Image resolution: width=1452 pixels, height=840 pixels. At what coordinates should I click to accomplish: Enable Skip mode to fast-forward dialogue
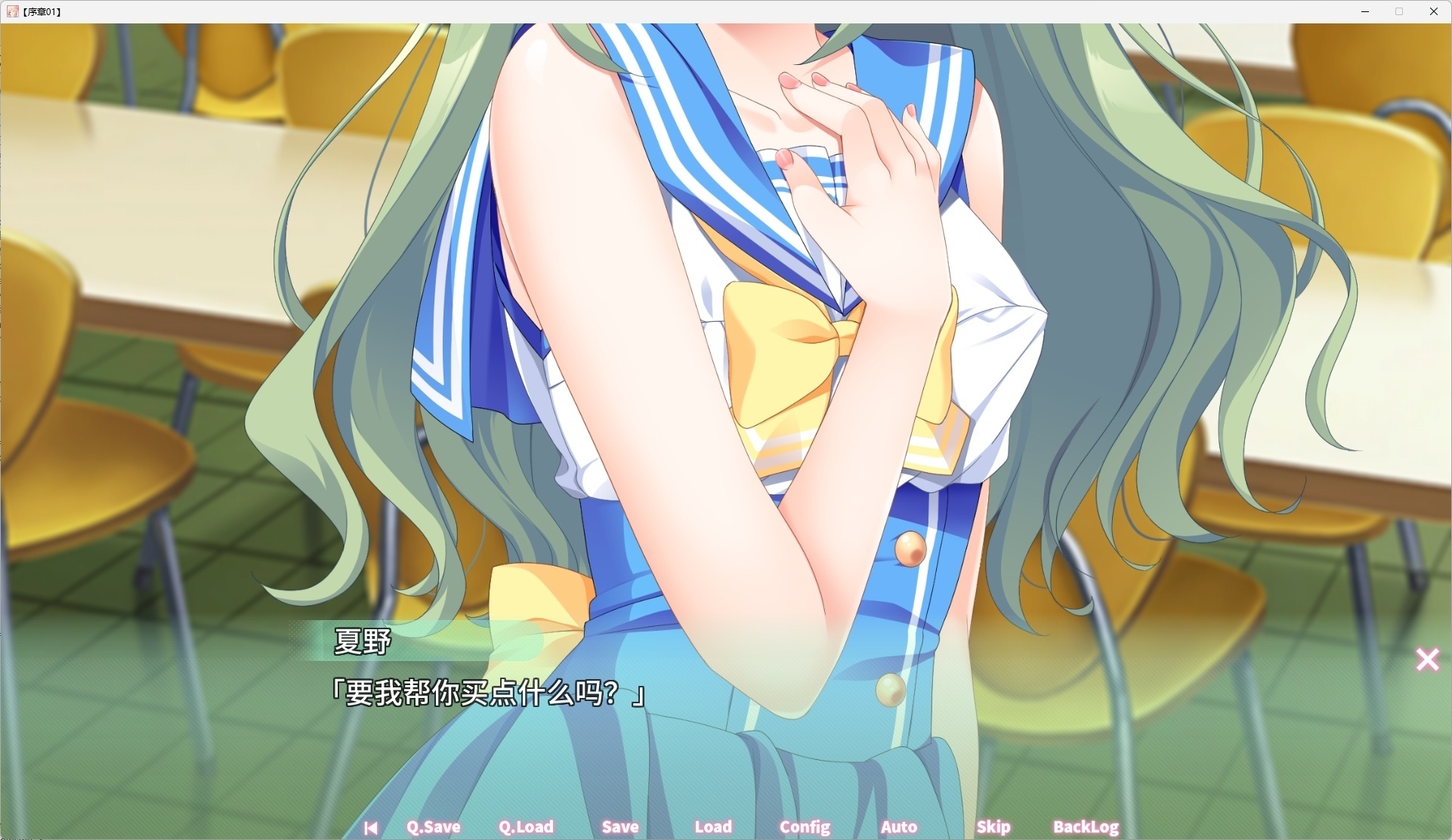coord(993,827)
